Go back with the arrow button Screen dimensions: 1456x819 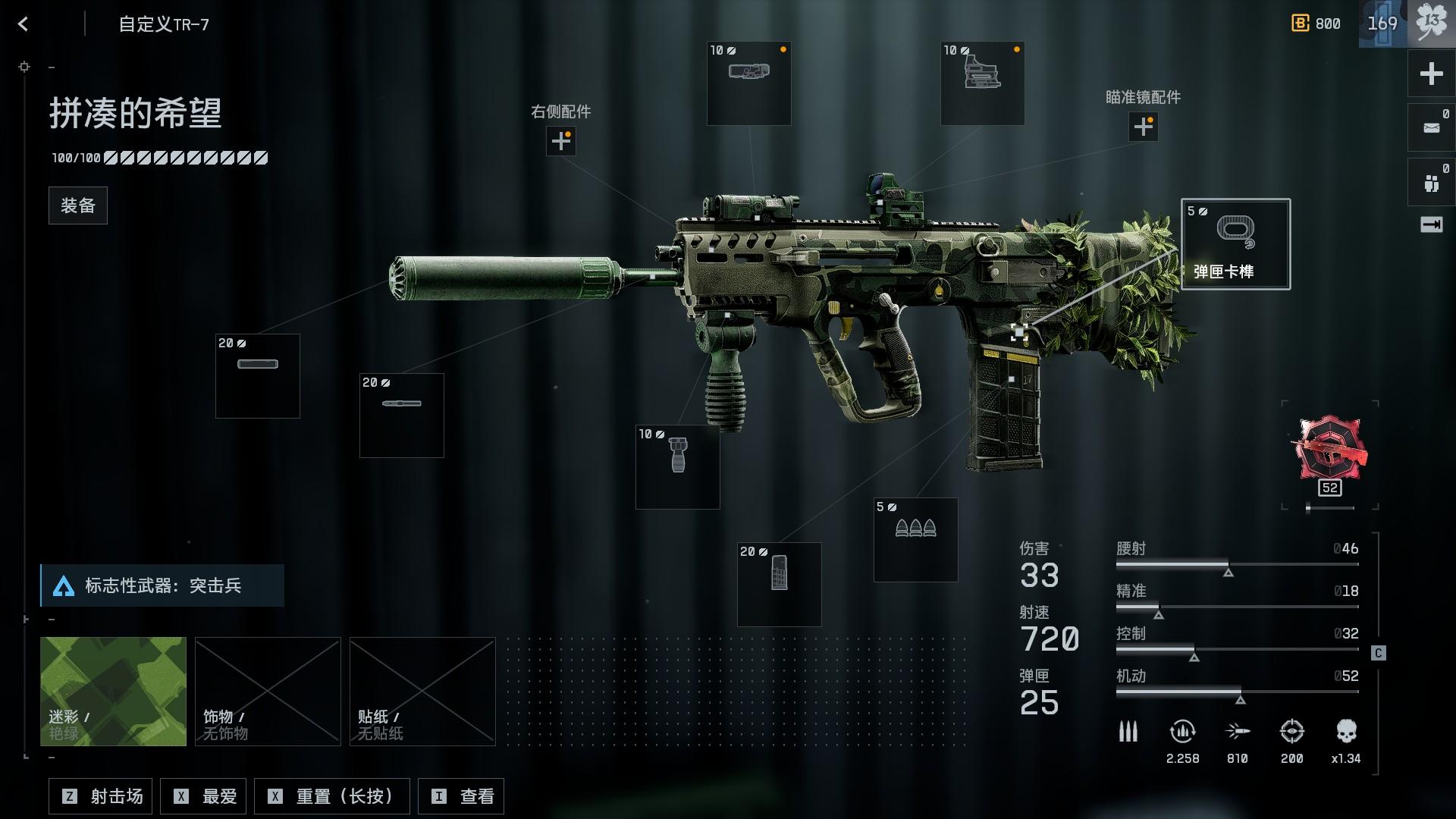click(x=23, y=24)
